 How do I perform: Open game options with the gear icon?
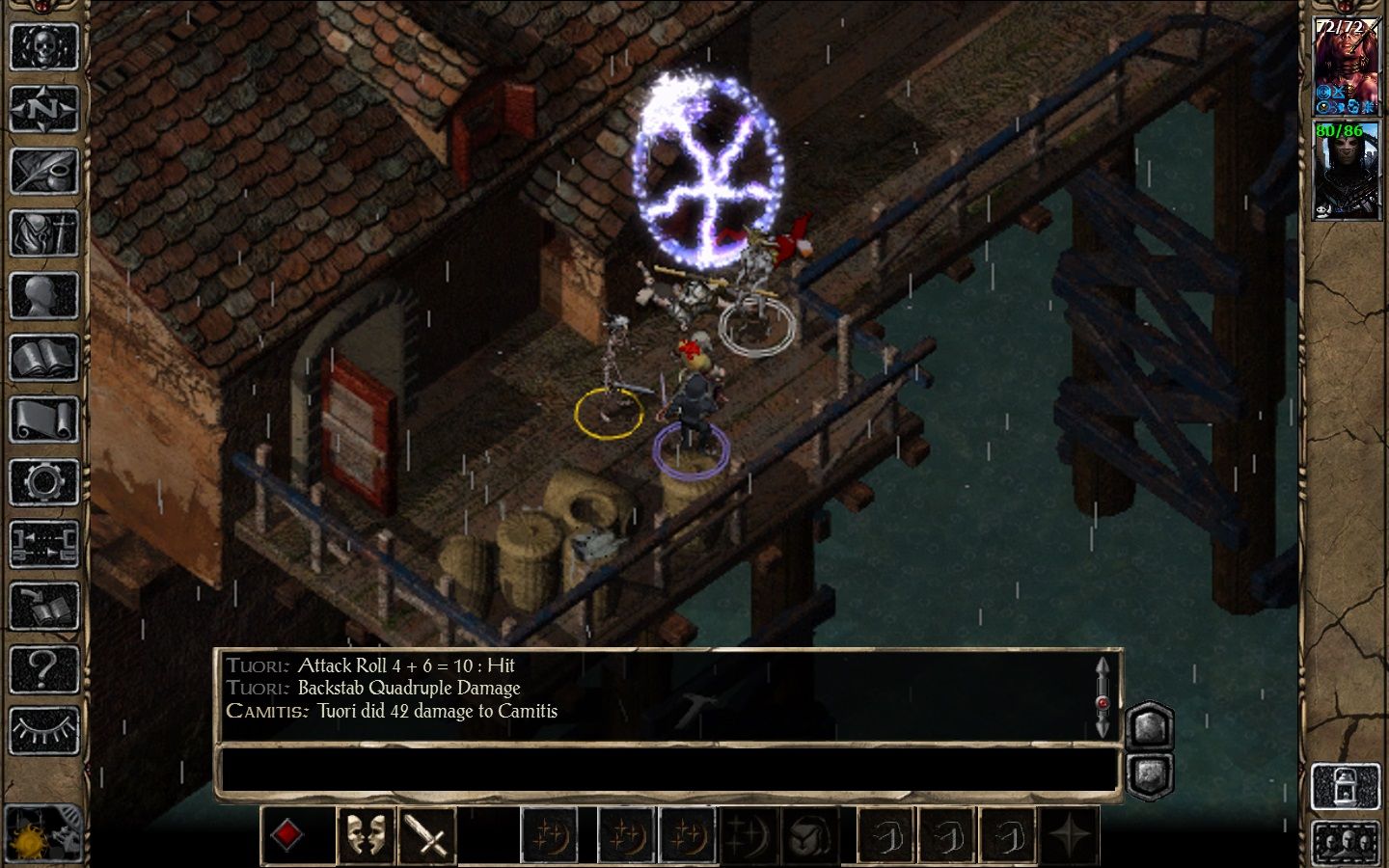[43, 482]
